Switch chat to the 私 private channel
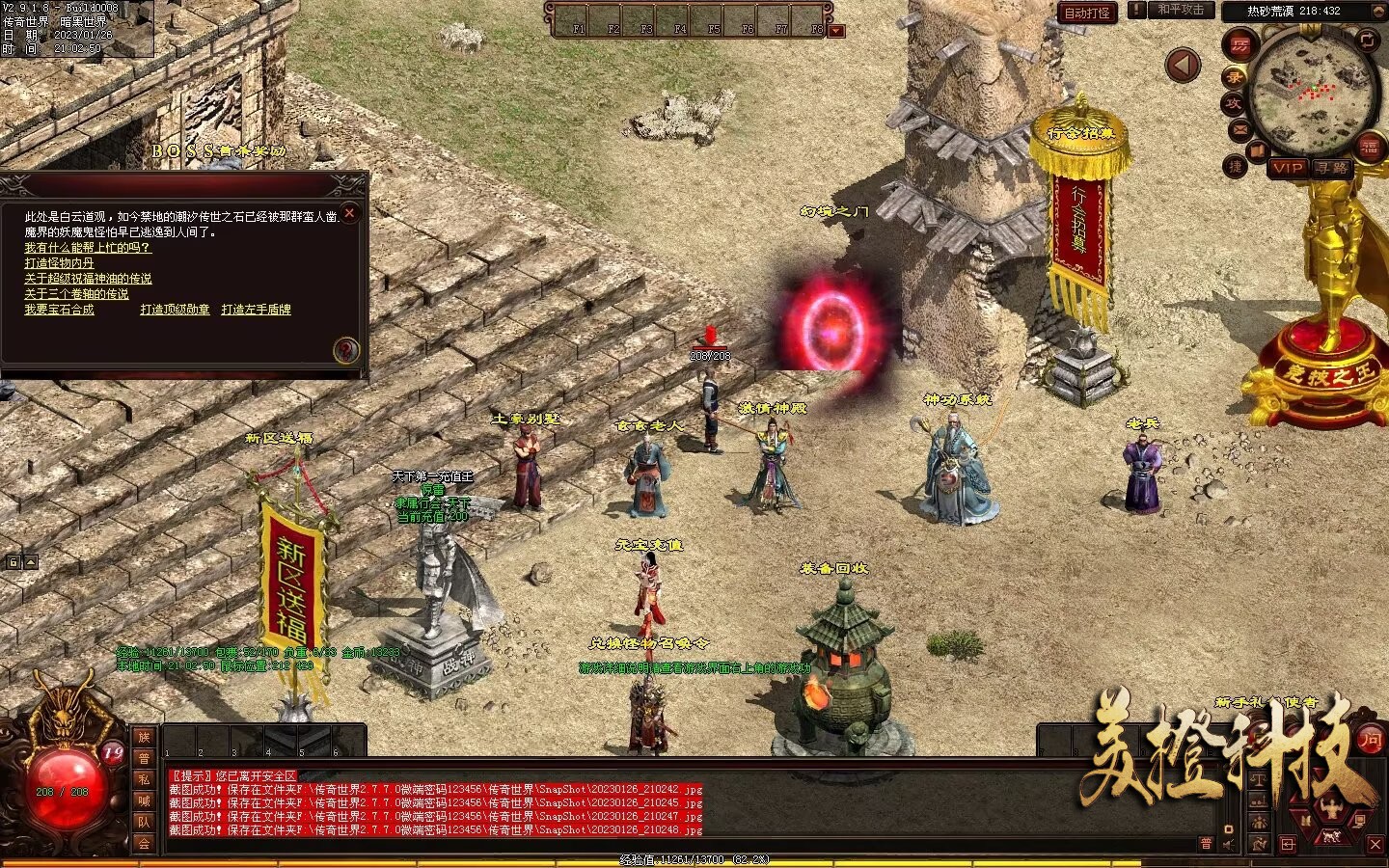The width and height of the screenshot is (1389, 868). pyautogui.click(x=144, y=779)
